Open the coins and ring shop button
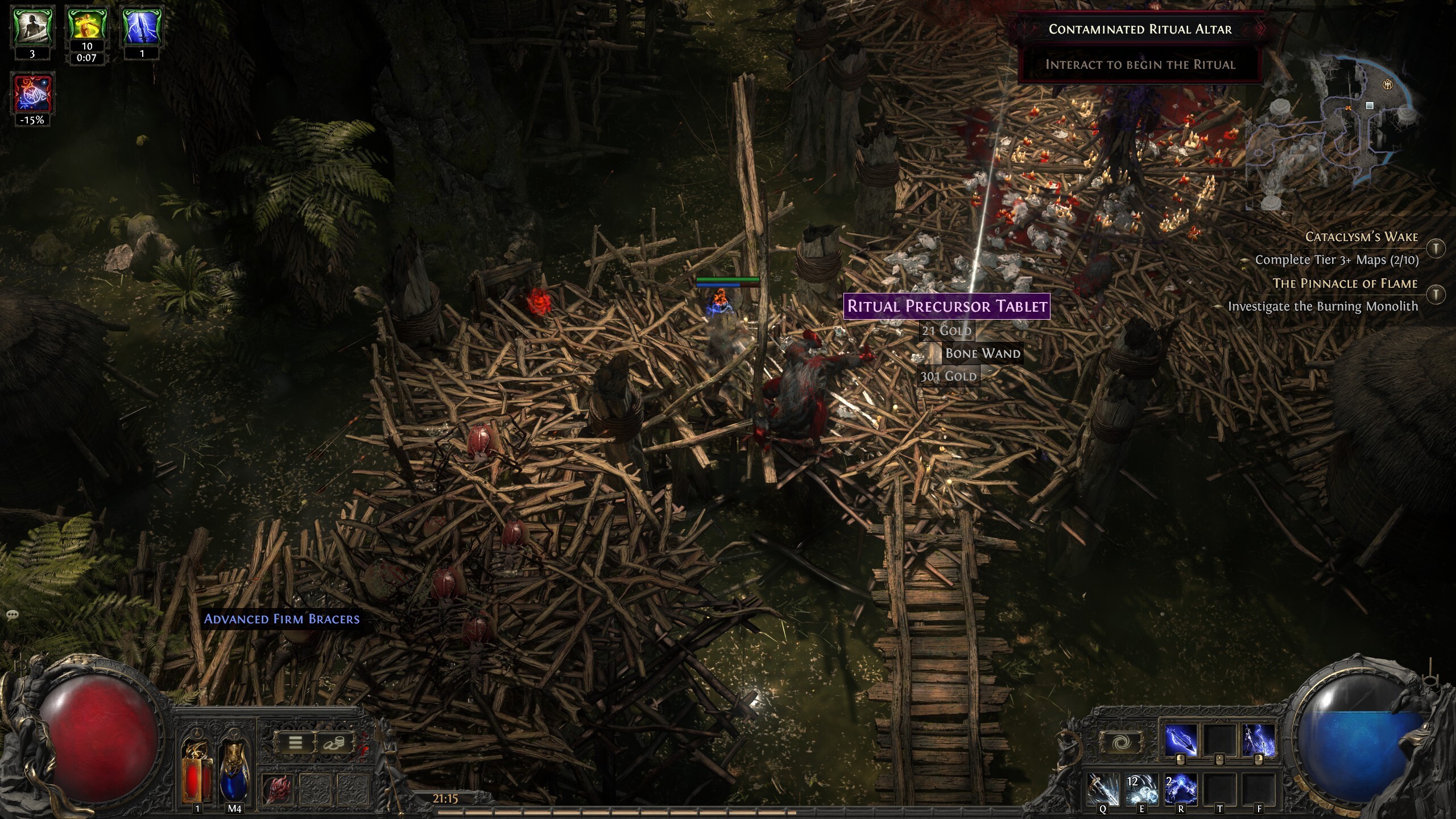Image resolution: width=1456 pixels, height=819 pixels. point(334,743)
